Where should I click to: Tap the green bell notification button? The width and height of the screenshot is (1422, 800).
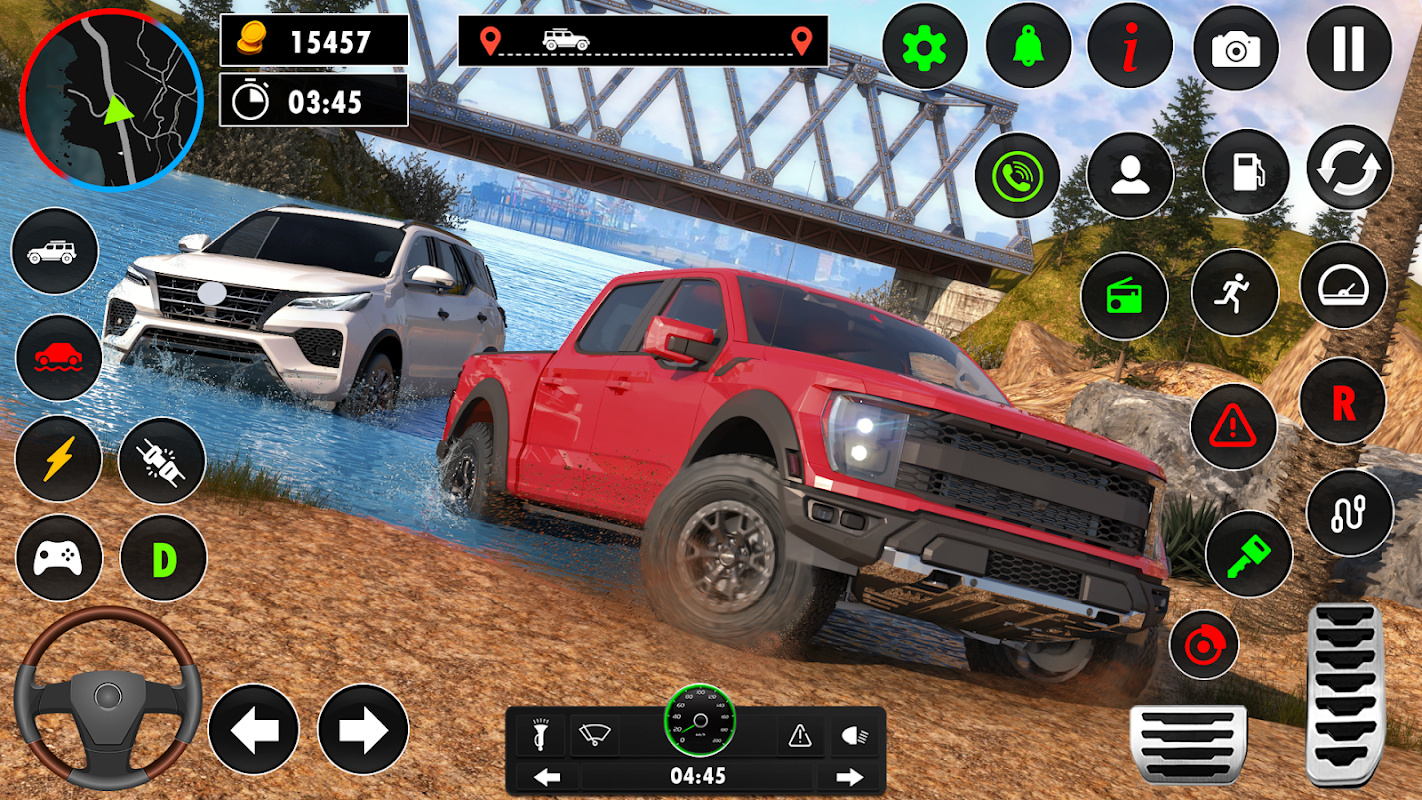[1028, 47]
